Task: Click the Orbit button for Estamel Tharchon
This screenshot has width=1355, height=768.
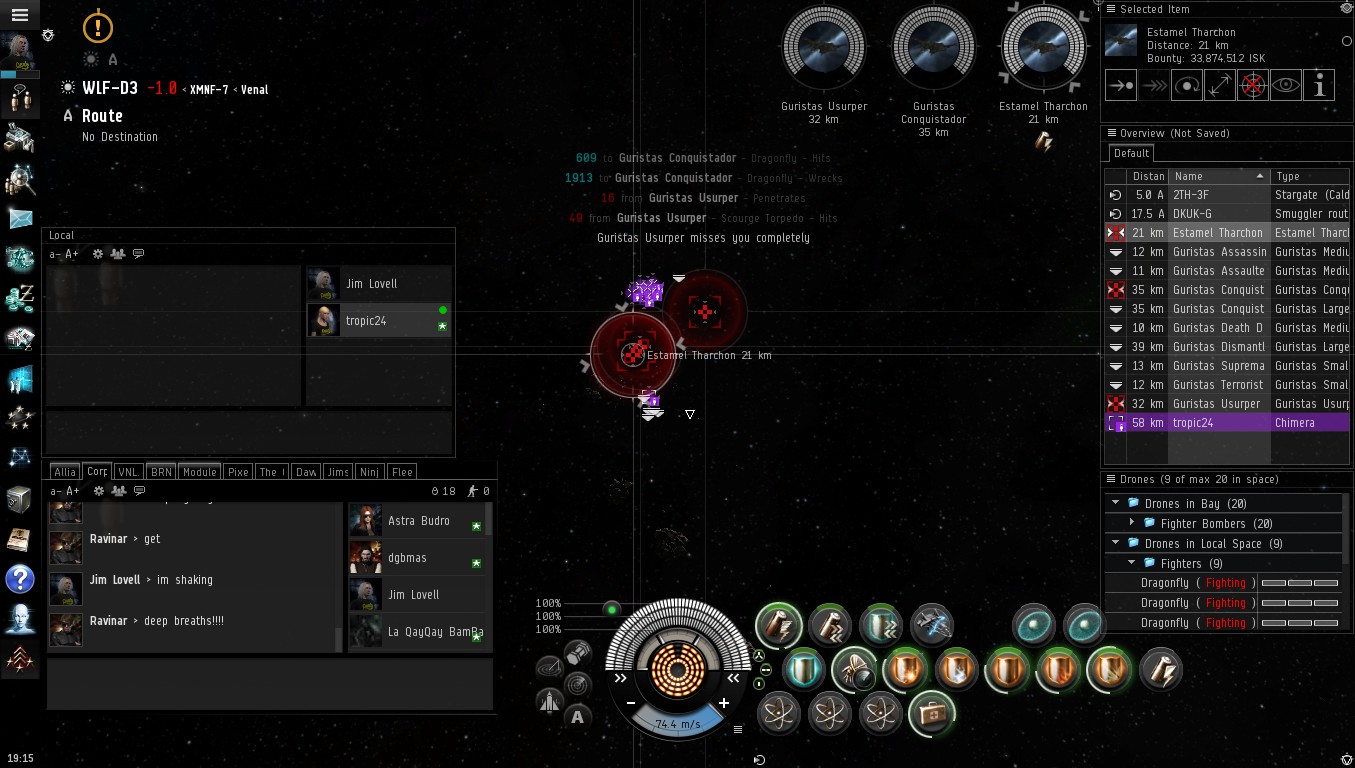Action: (1187, 86)
